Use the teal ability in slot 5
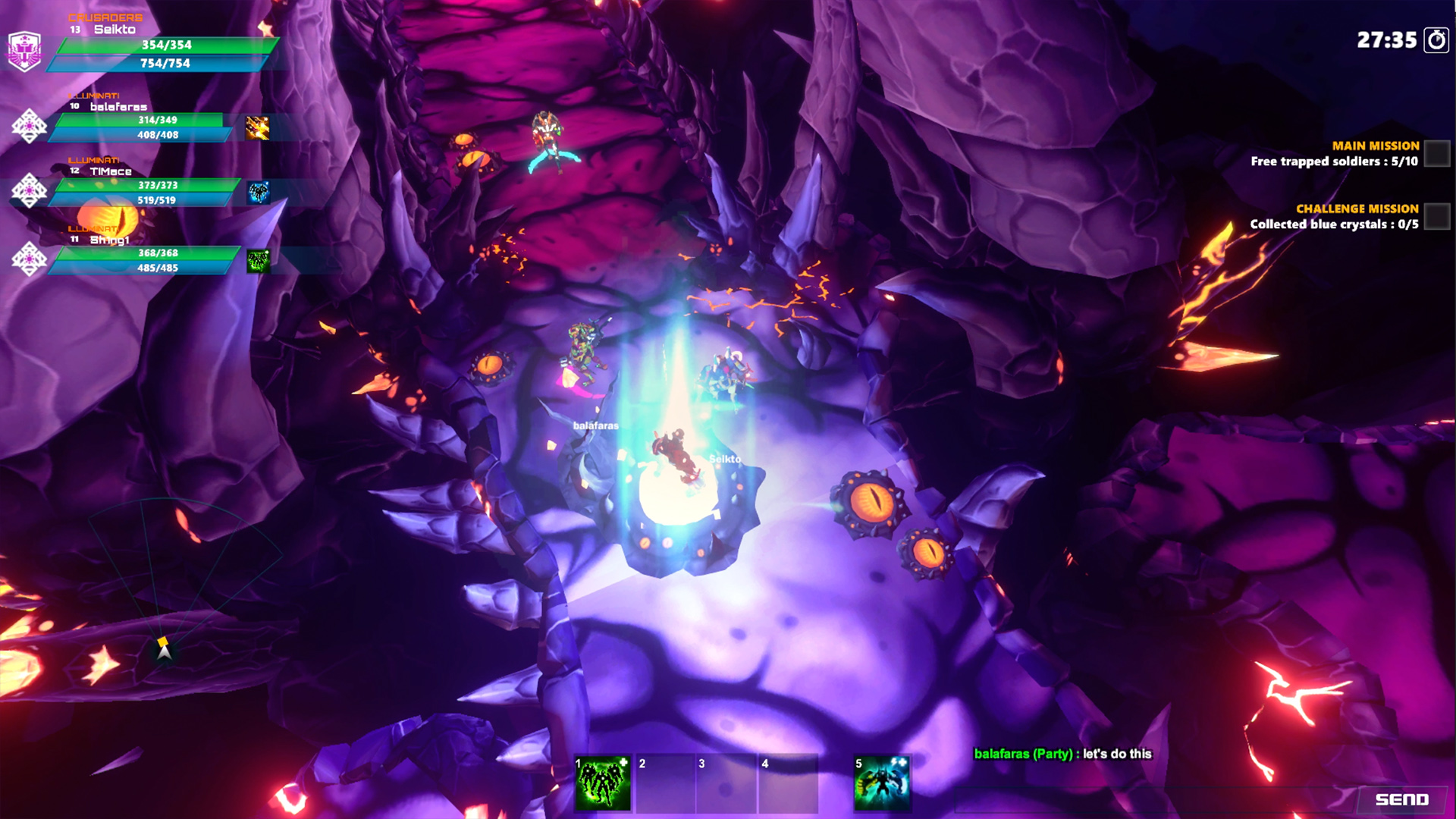Image resolution: width=1456 pixels, height=819 pixels. [x=881, y=784]
